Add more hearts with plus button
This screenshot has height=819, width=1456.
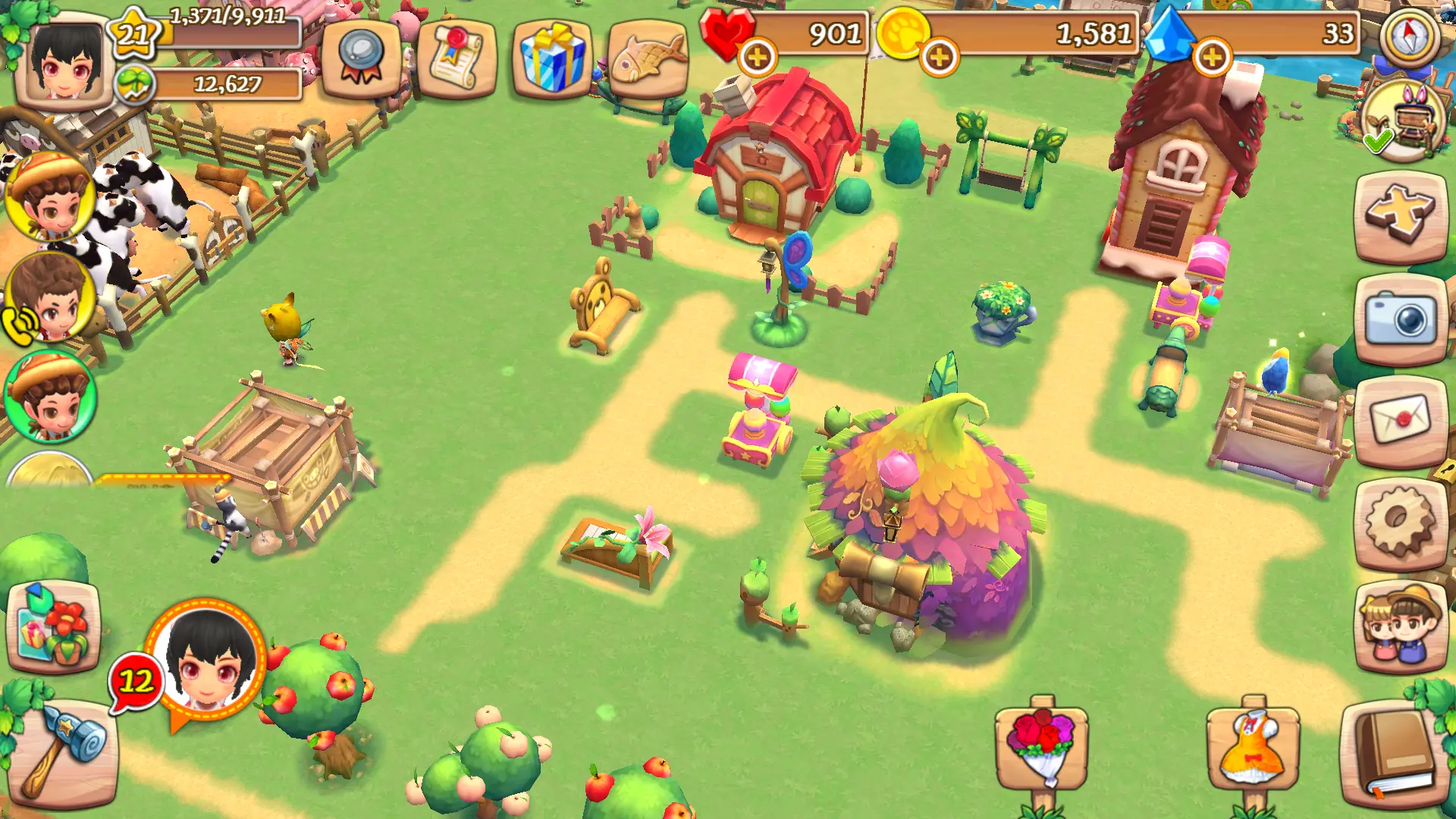757,57
